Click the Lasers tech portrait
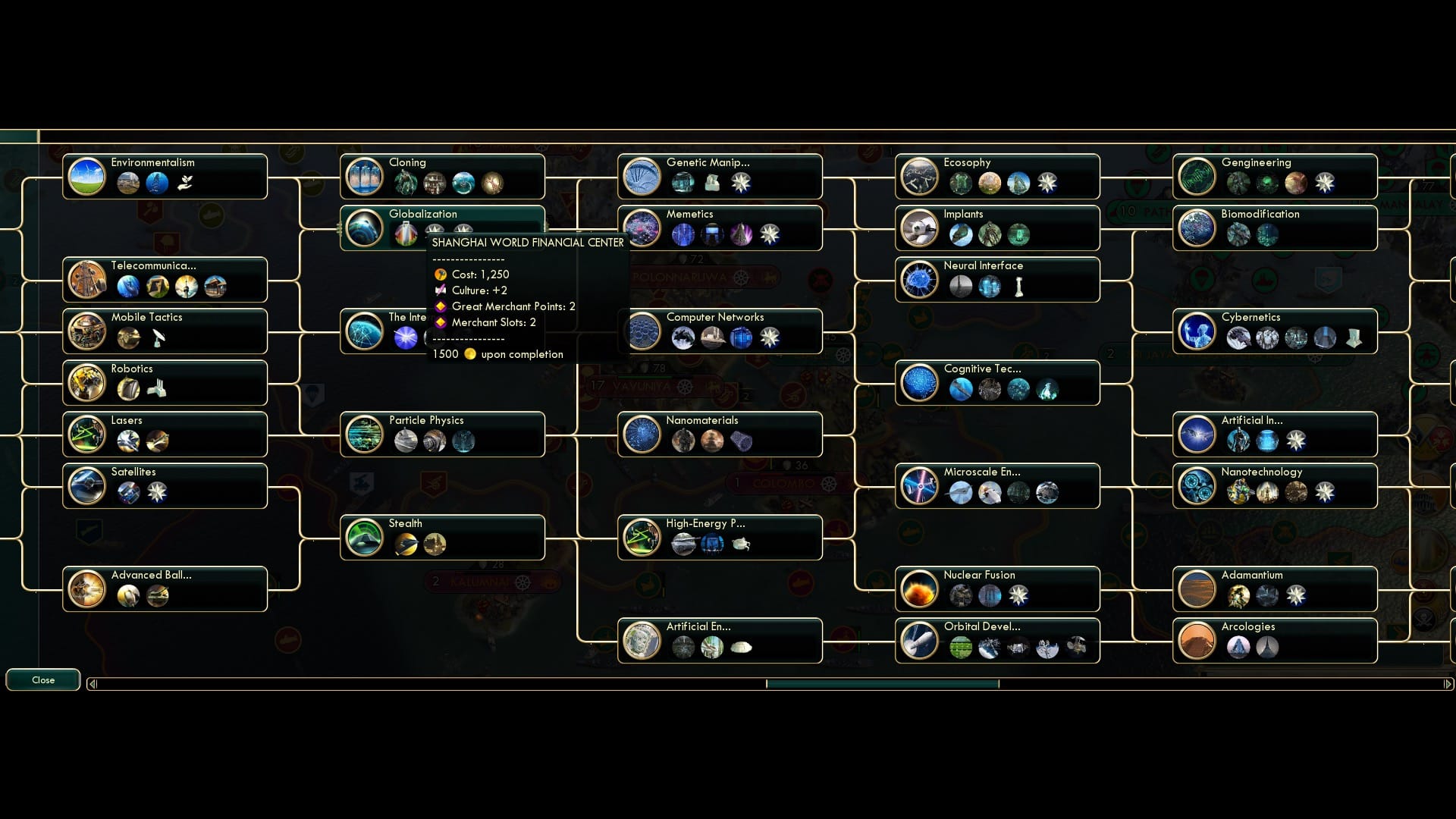The height and width of the screenshot is (819, 1456). click(87, 435)
